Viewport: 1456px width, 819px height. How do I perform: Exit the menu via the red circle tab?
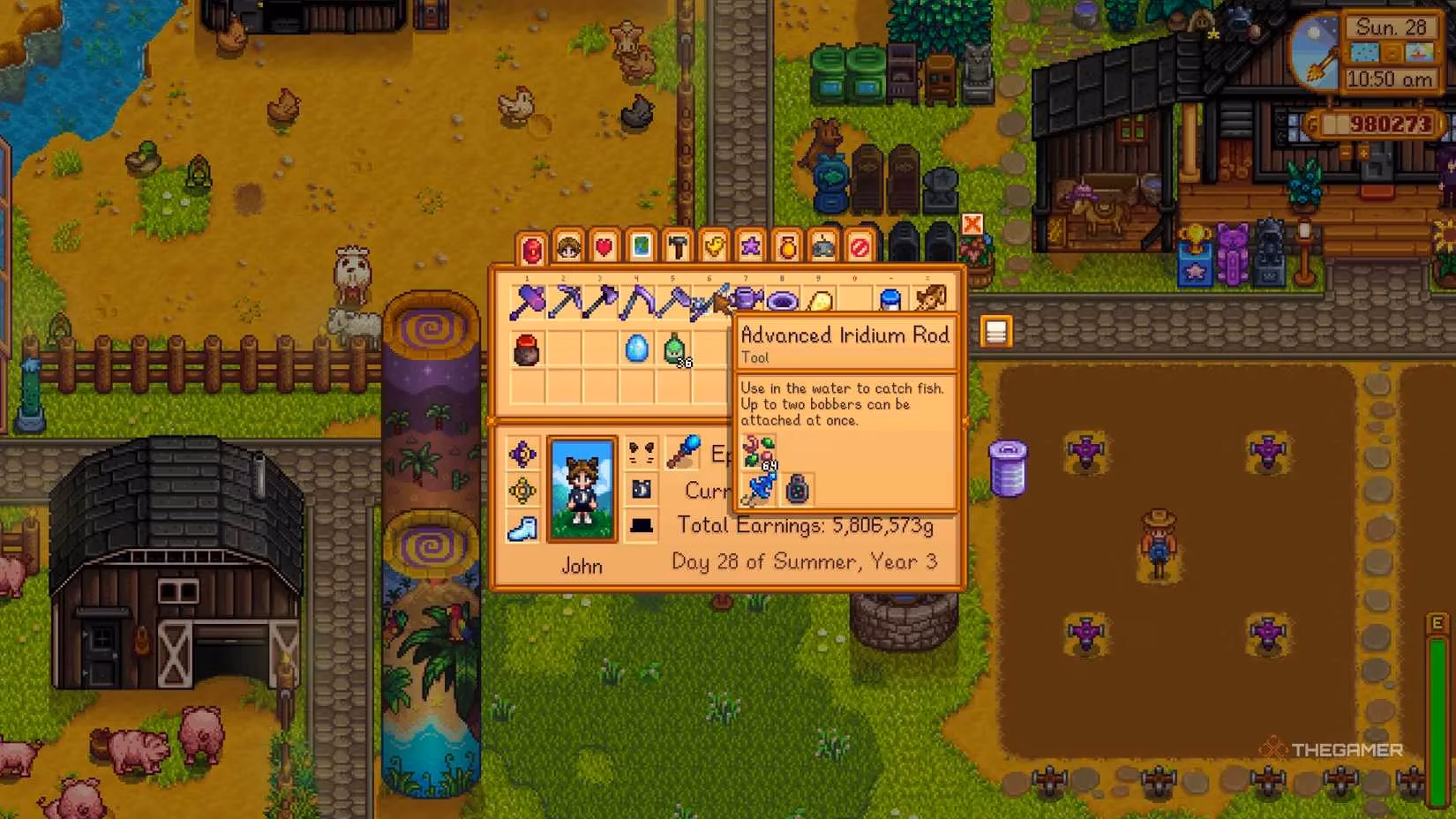(860, 248)
